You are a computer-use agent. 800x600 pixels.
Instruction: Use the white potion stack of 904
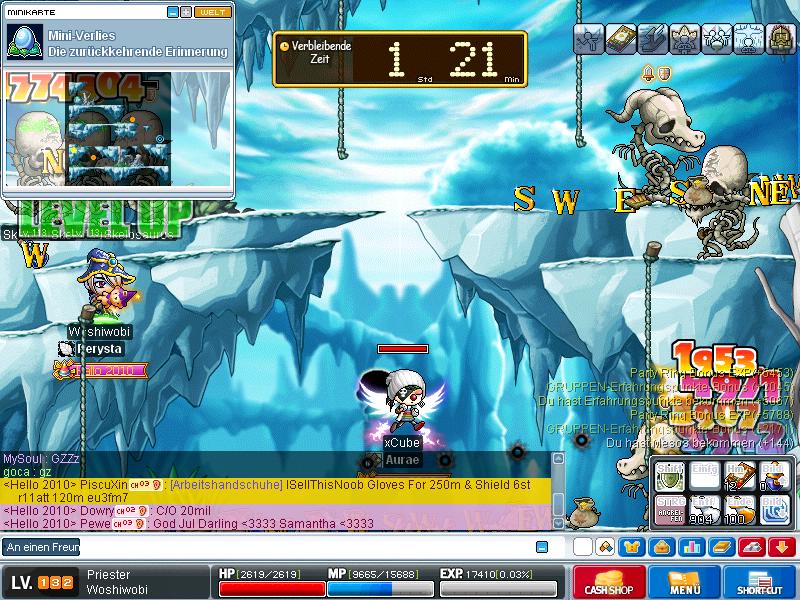(x=705, y=511)
